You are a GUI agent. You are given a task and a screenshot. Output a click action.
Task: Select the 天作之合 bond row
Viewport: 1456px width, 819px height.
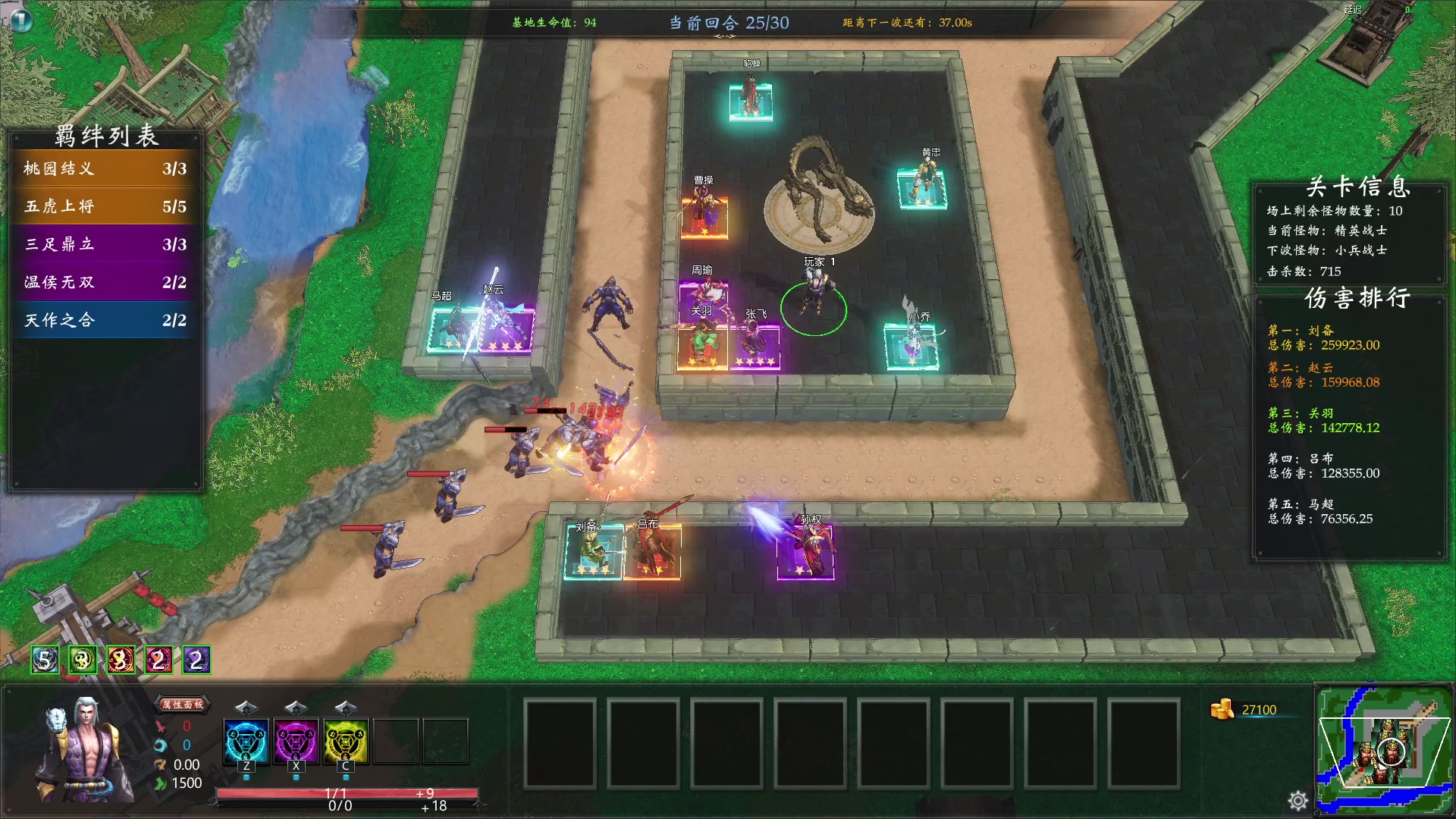[x=105, y=320]
